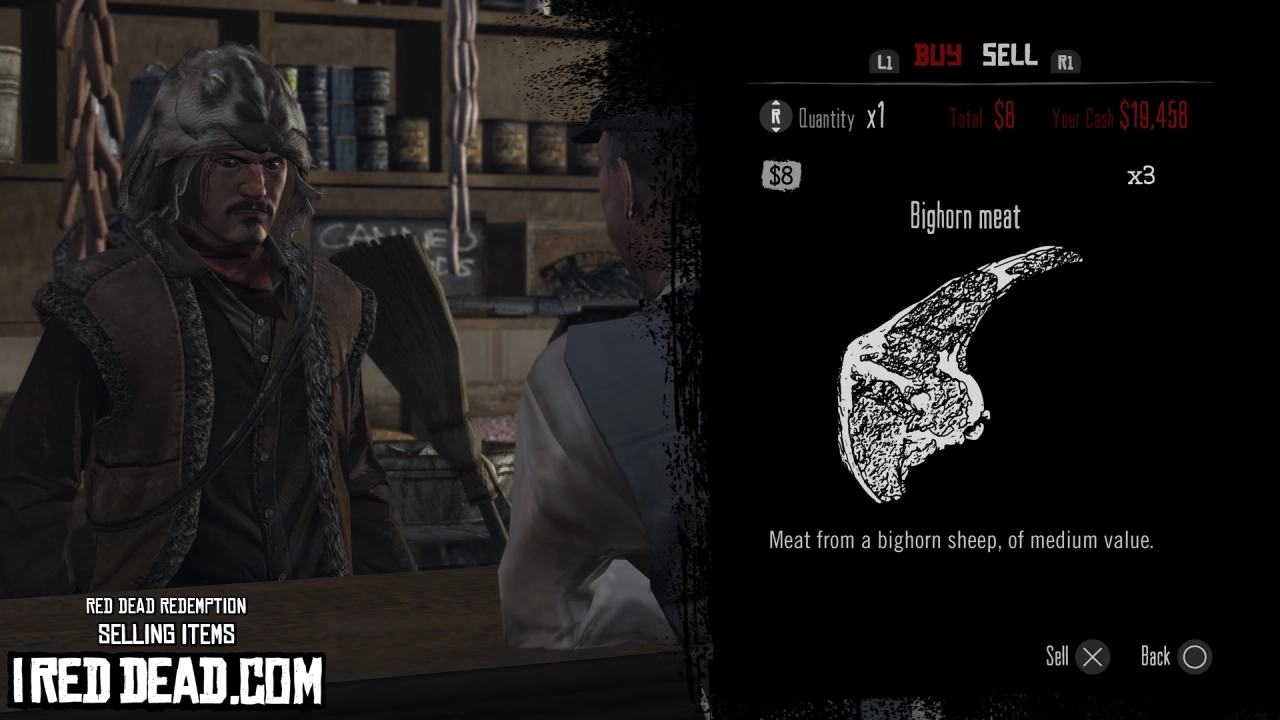The height and width of the screenshot is (720, 1280).
Task: Click the circle button icon next to Back
Action: tap(1195, 657)
